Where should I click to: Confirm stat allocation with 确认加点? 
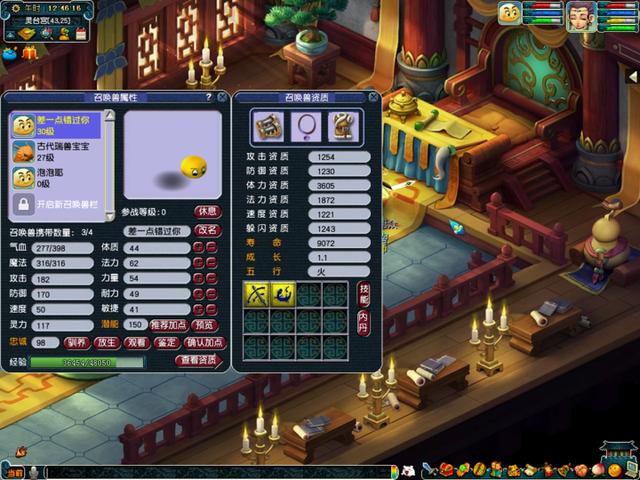click(202, 342)
